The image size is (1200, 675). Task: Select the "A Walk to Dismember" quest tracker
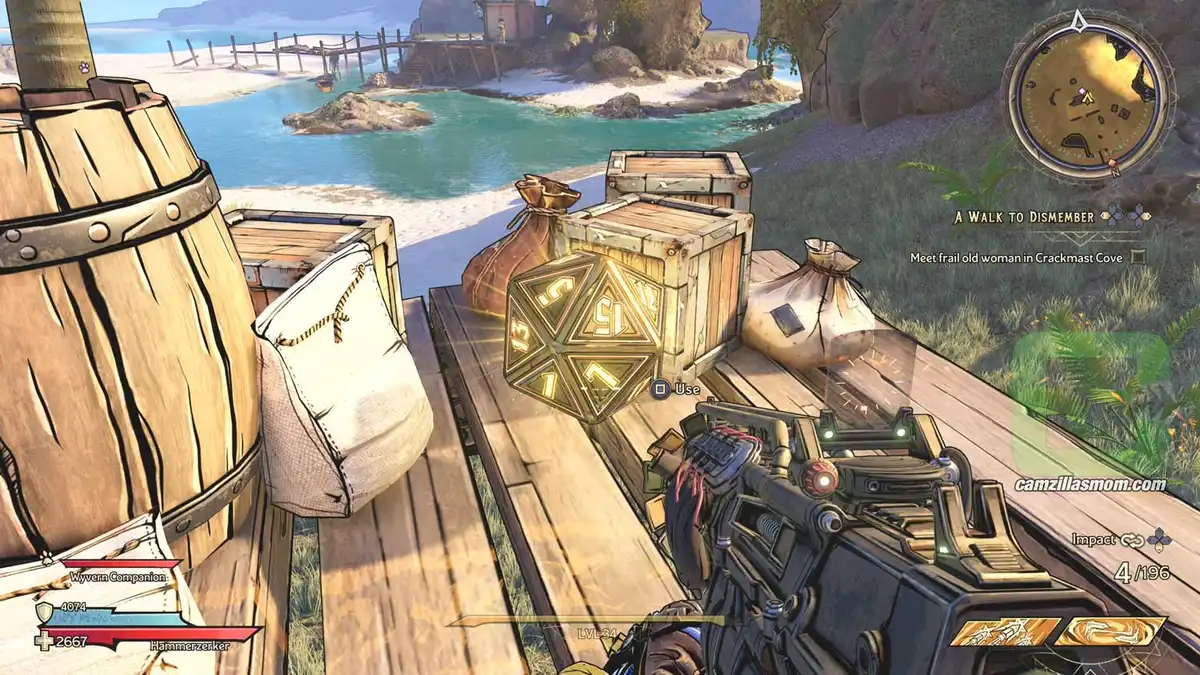point(1015,216)
